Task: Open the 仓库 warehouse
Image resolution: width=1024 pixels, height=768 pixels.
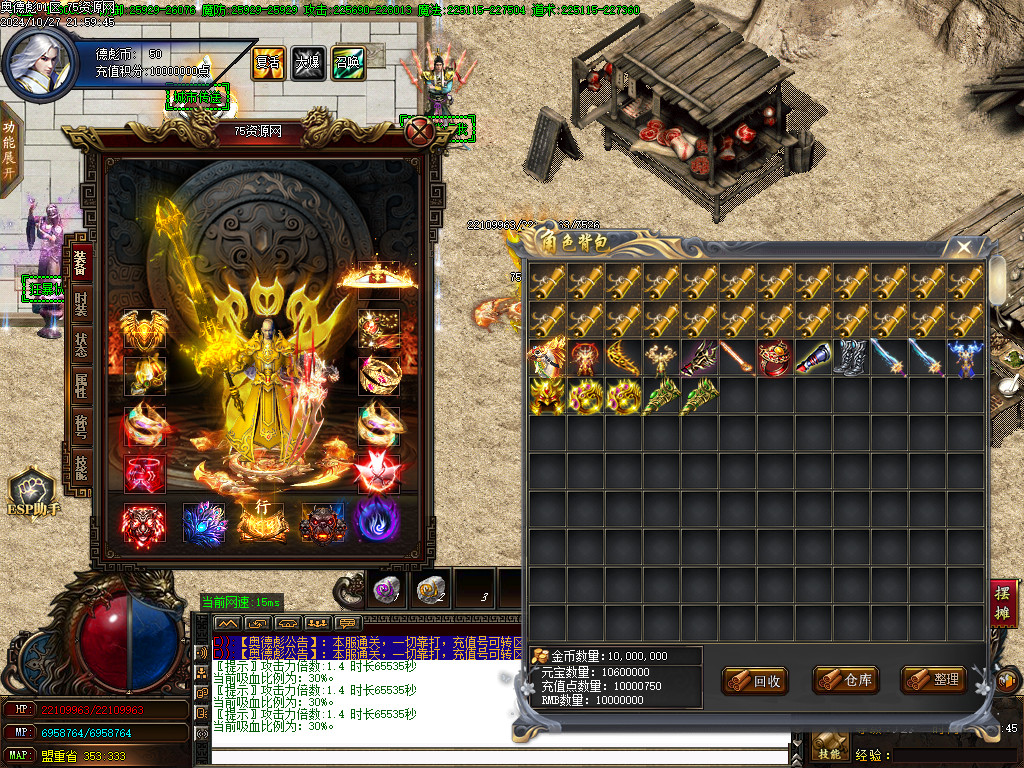Action: point(846,680)
